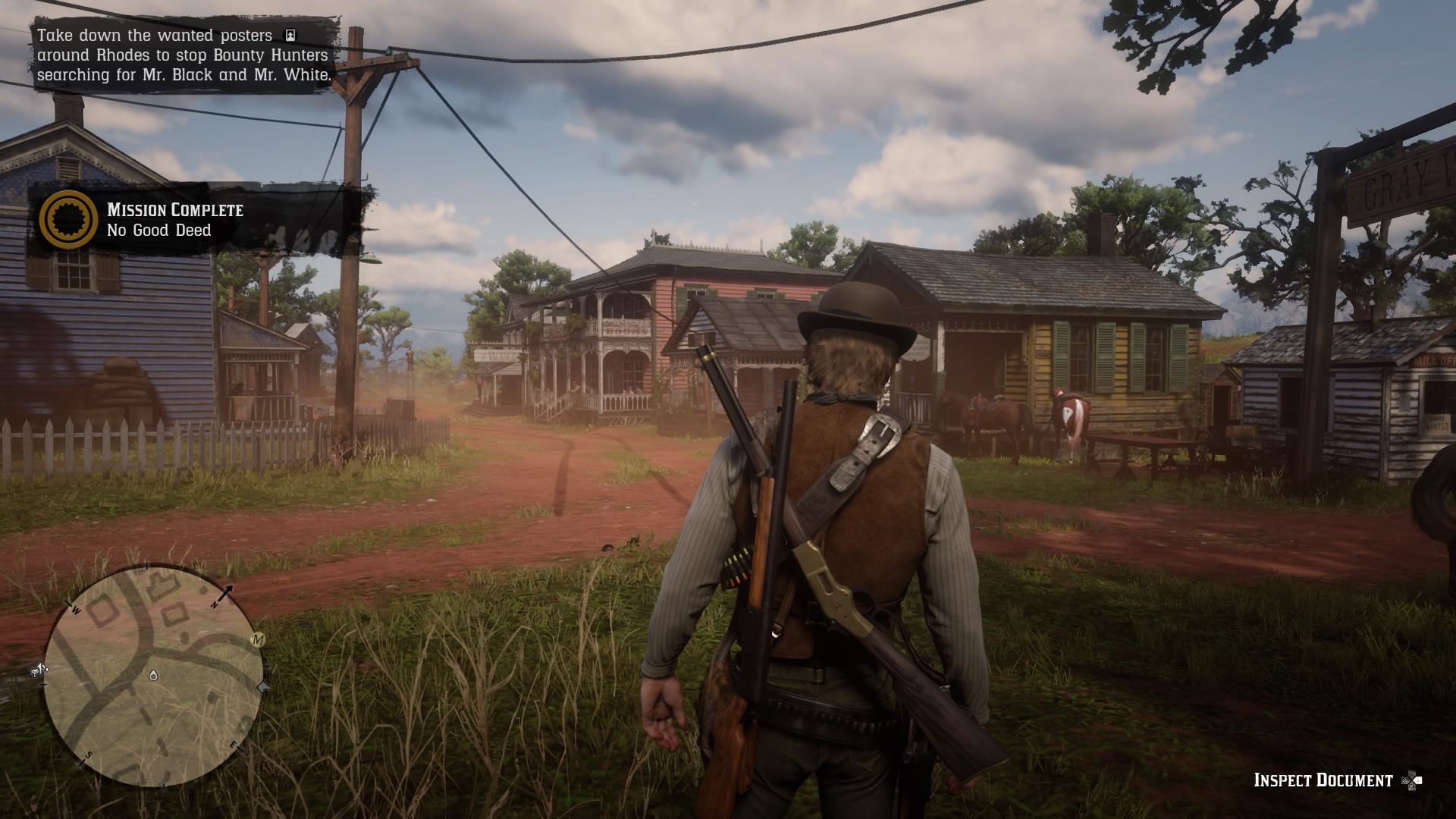This screenshot has width=1456, height=819.
Task: Click the white player marker on the minimap
Action: (152, 675)
